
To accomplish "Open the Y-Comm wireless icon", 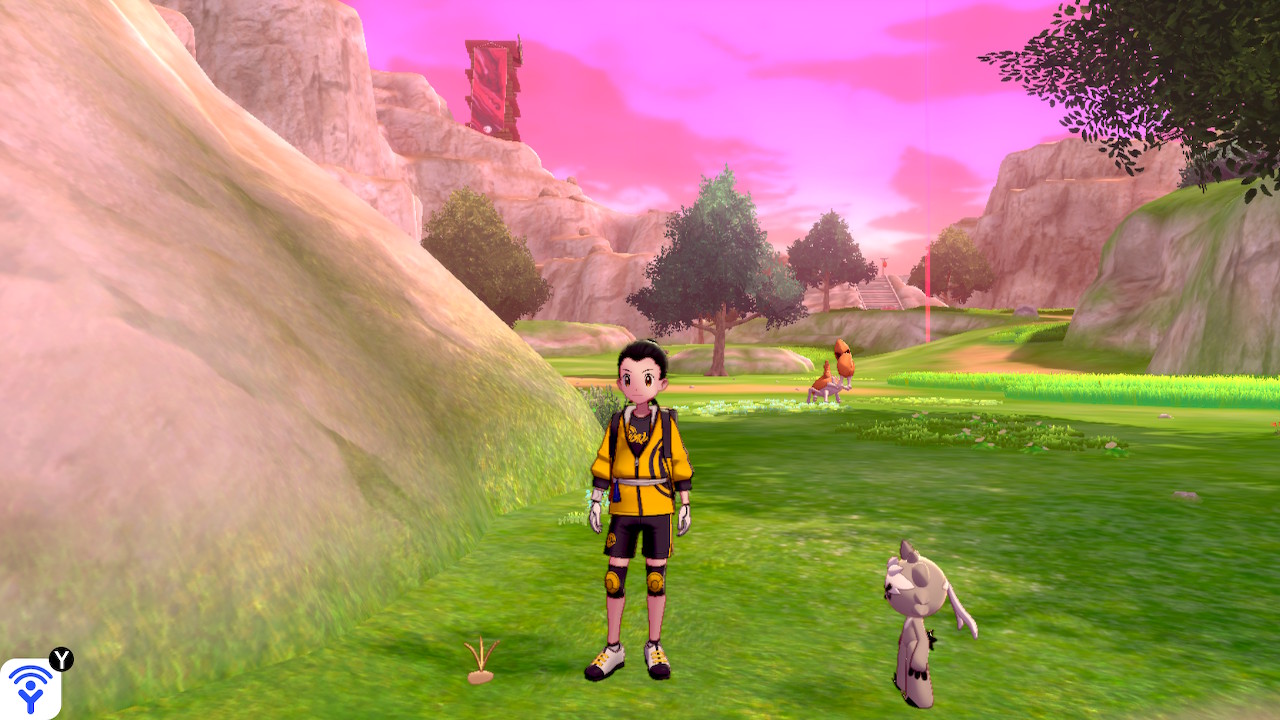I will (30, 688).
